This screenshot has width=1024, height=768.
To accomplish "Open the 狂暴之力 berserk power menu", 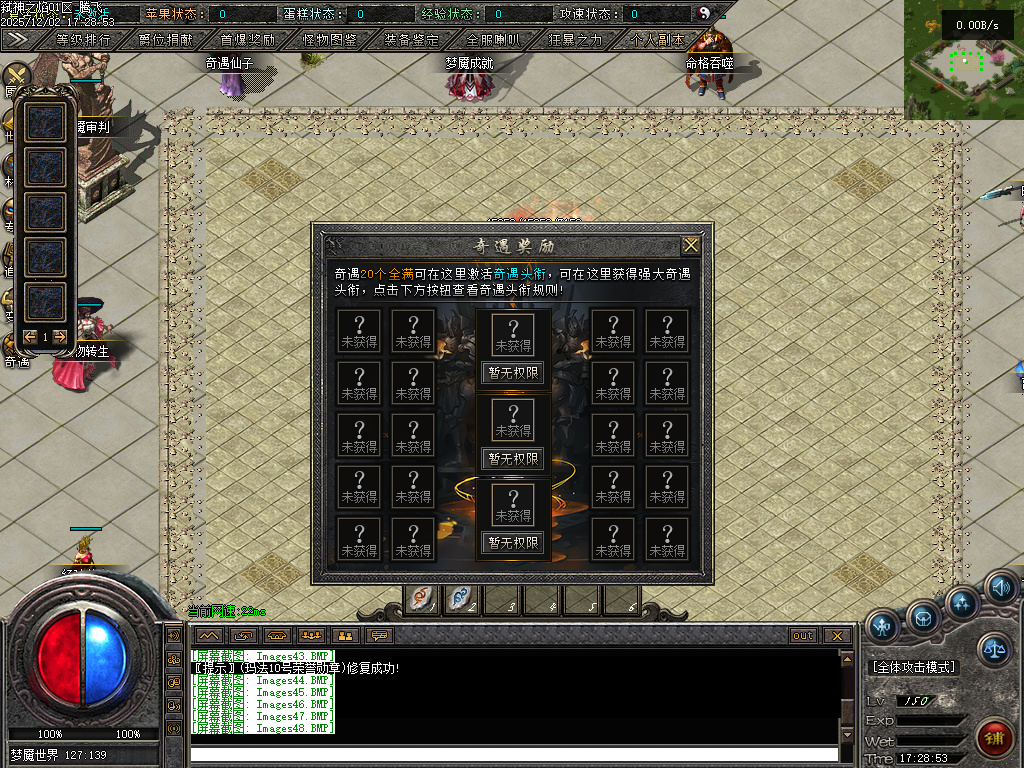I will (x=576, y=40).
